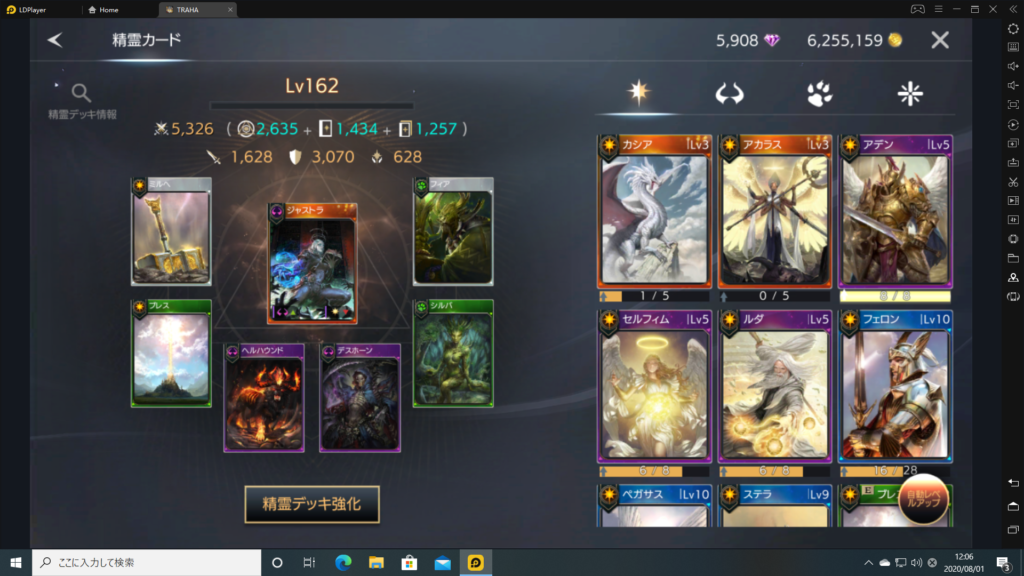The height and width of the screenshot is (576, 1024).
Task: Select the シルバ deck card
Action: (x=453, y=353)
